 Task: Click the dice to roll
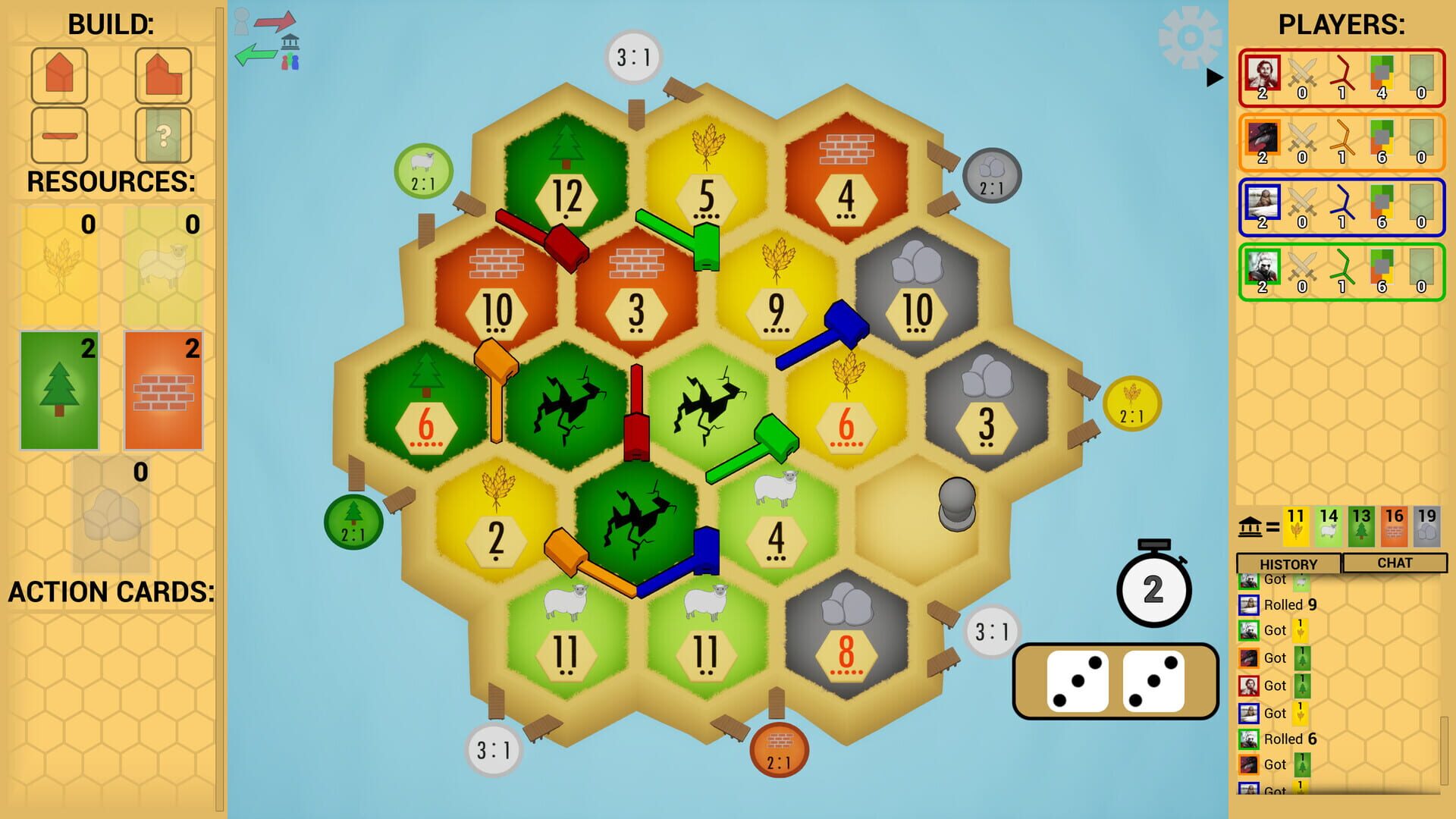tap(1115, 681)
